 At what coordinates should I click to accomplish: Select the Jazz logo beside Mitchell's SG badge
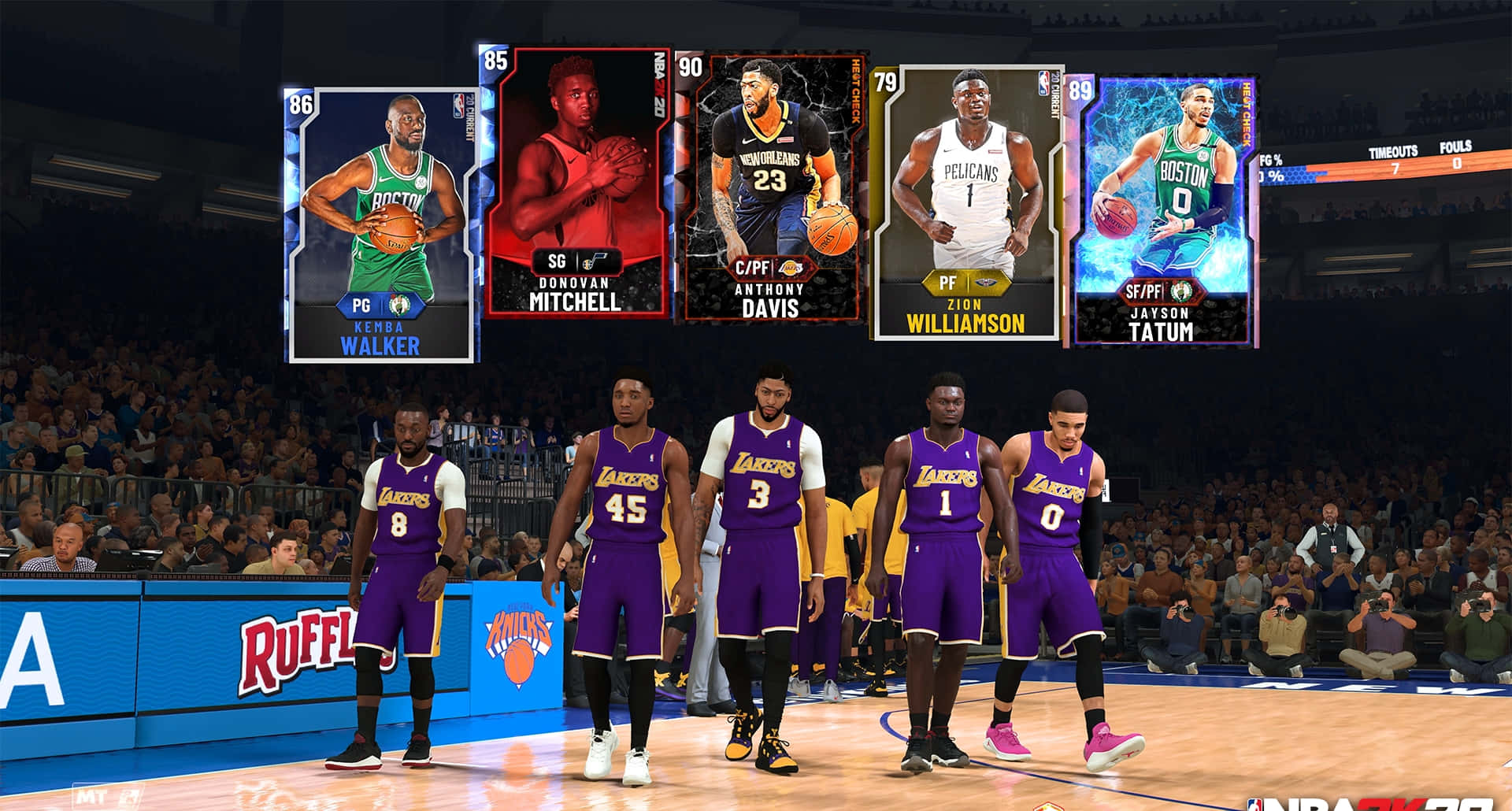pos(596,261)
